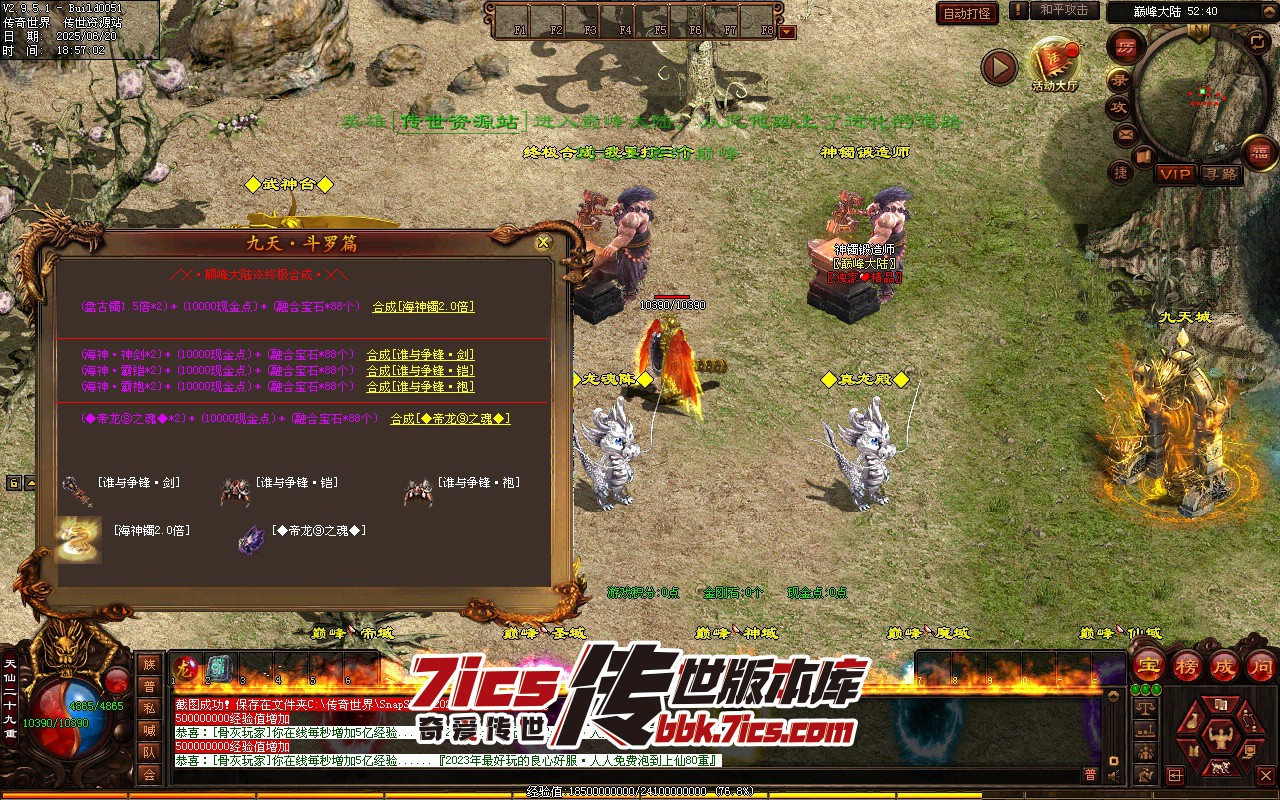Choose the 合成[海神镯2.0倍] link
Screen dimensions: 1280x800
[423, 307]
